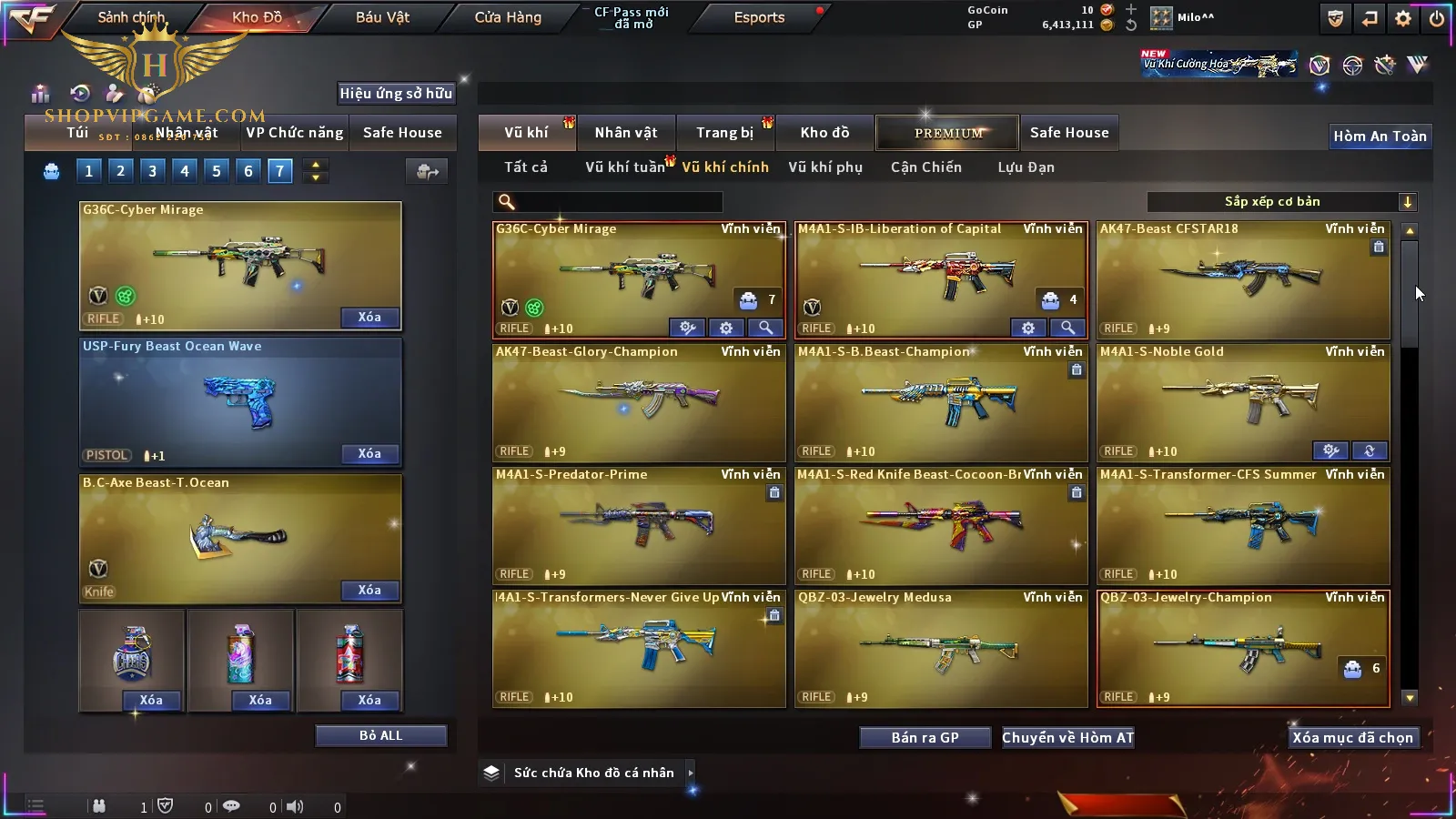This screenshot has height=819, width=1456.
Task: Go to Sảnh chính lobby
Action: click(x=131, y=17)
